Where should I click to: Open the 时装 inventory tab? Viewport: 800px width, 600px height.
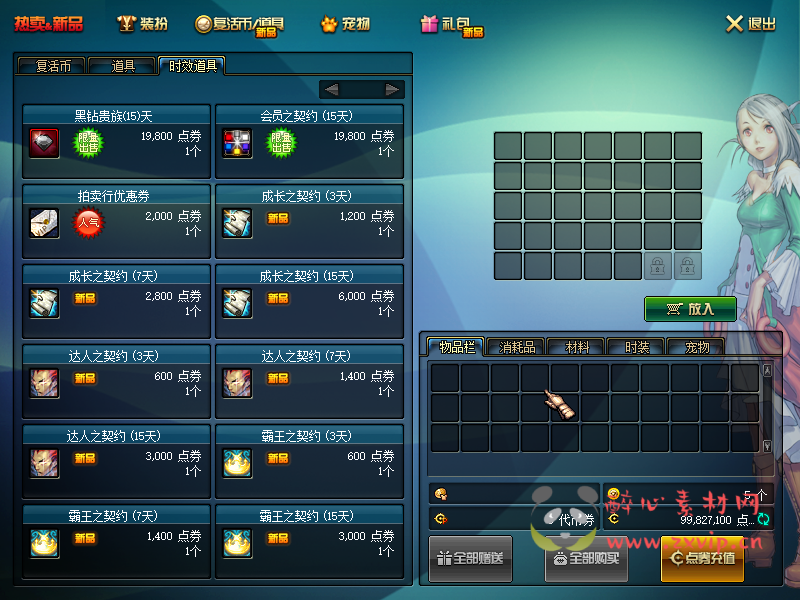pyautogui.click(x=637, y=347)
